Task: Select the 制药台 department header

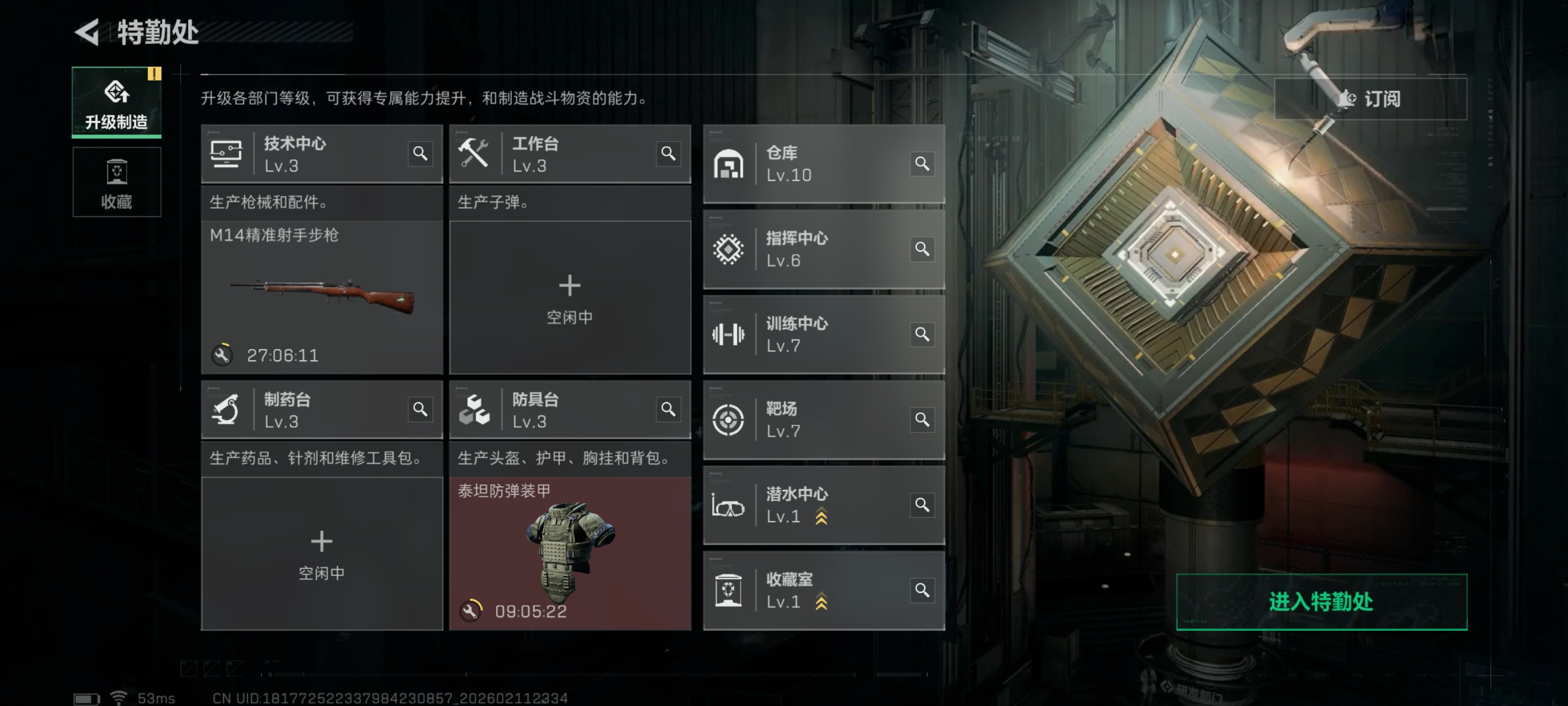Action: (x=304, y=410)
